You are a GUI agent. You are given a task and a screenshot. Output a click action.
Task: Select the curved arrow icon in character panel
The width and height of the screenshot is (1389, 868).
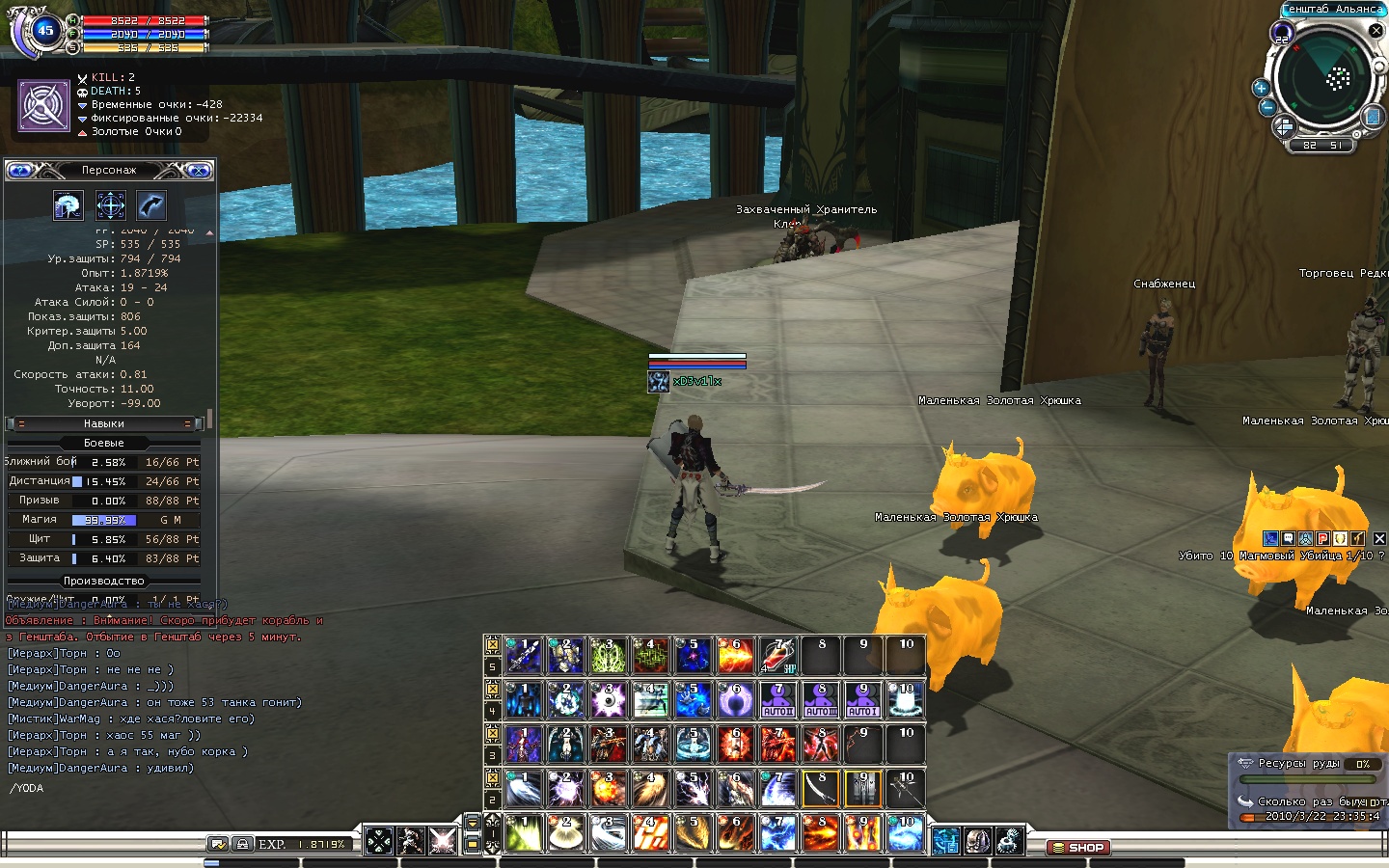(x=151, y=205)
